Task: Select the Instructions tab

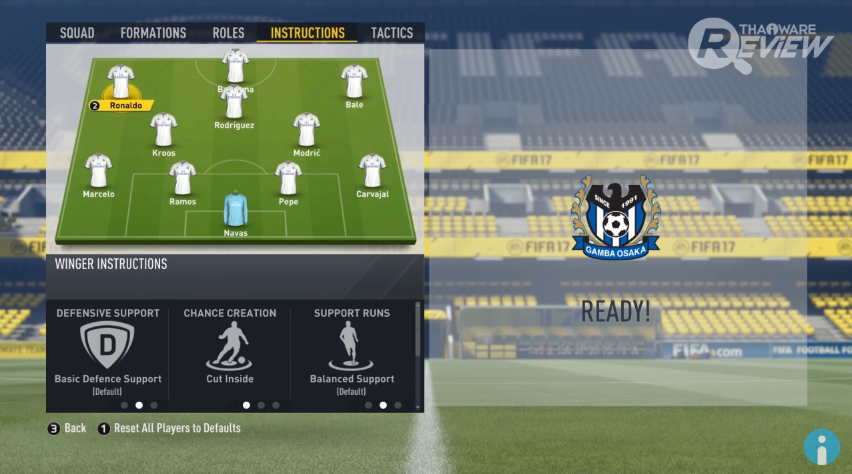Action: coord(307,33)
